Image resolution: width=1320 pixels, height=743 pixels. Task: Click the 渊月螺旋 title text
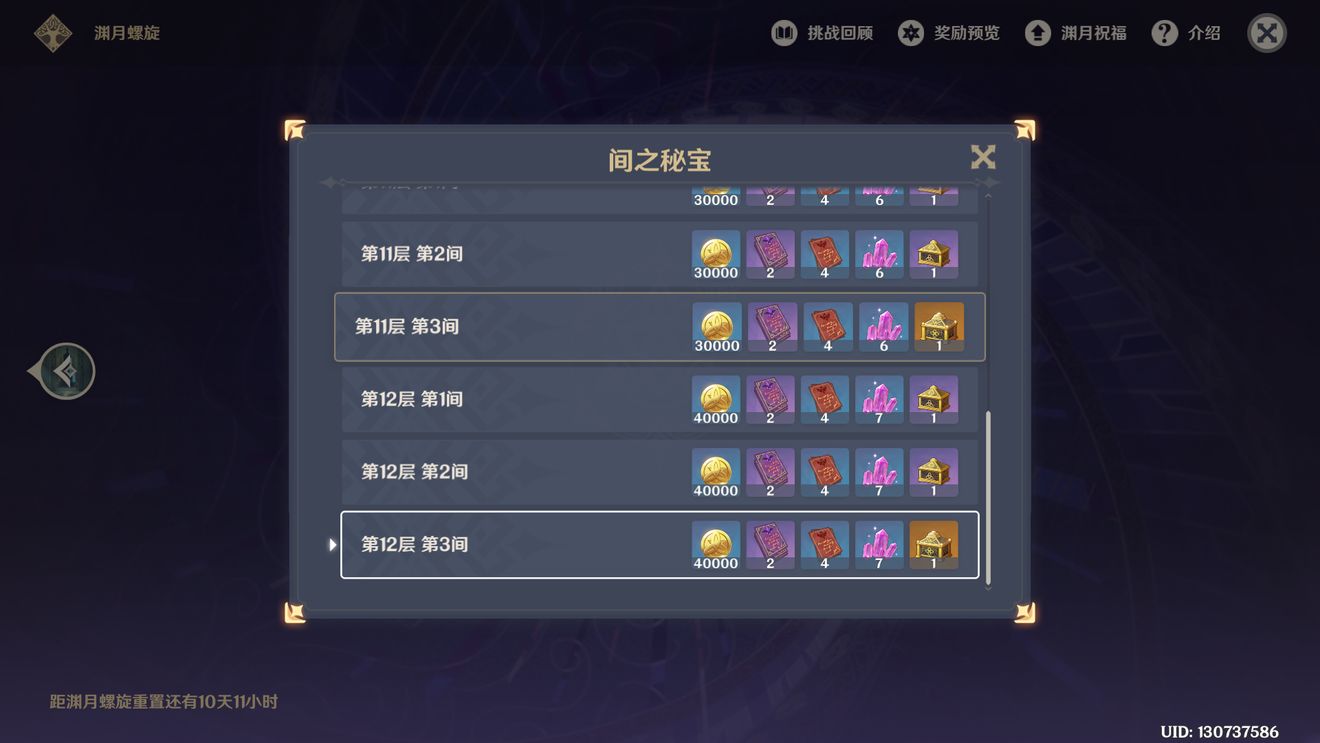[x=127, y=32]
